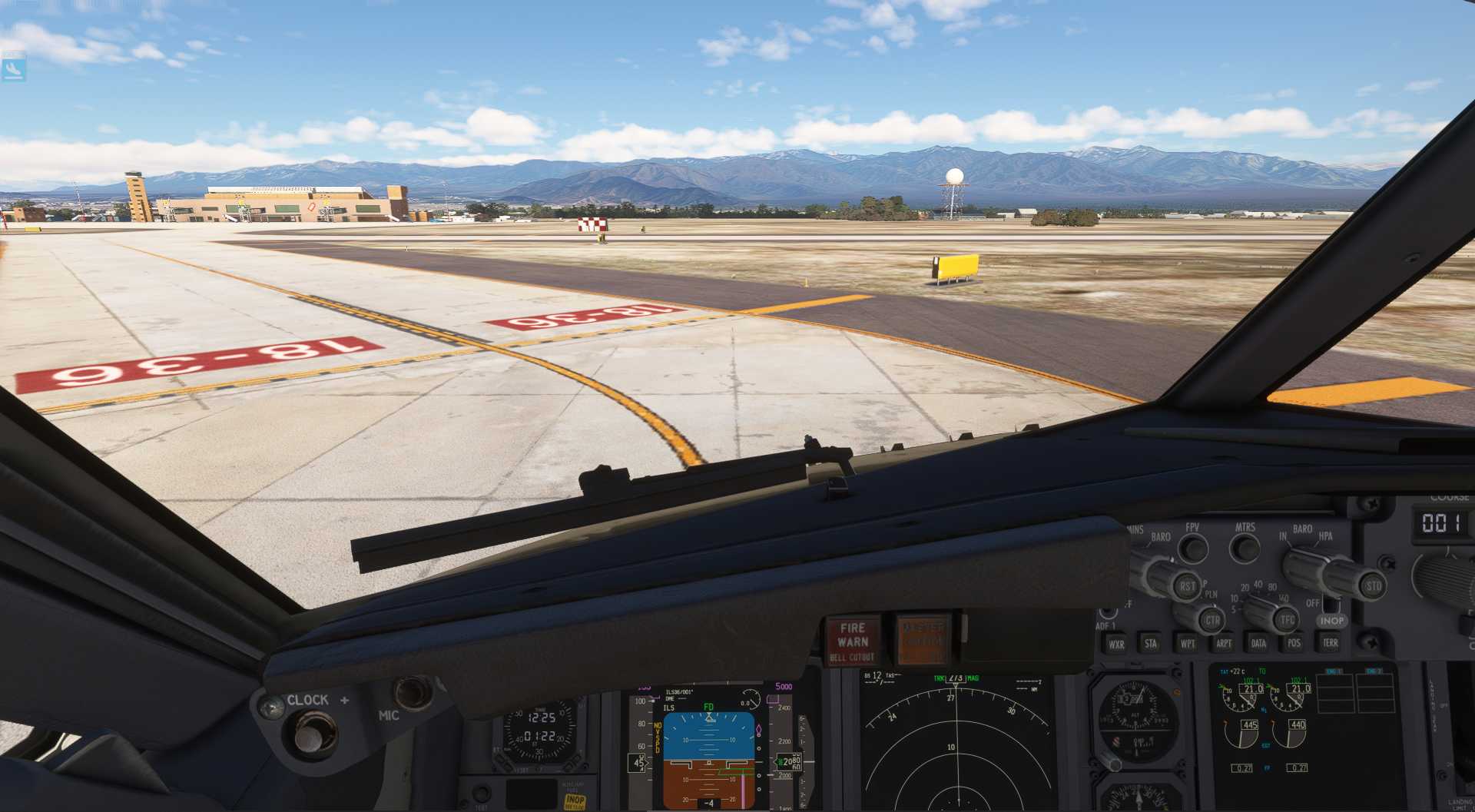Toggle the WPT waypoints map button
The image size is (1475, 812).
[x=1187, y=644]
